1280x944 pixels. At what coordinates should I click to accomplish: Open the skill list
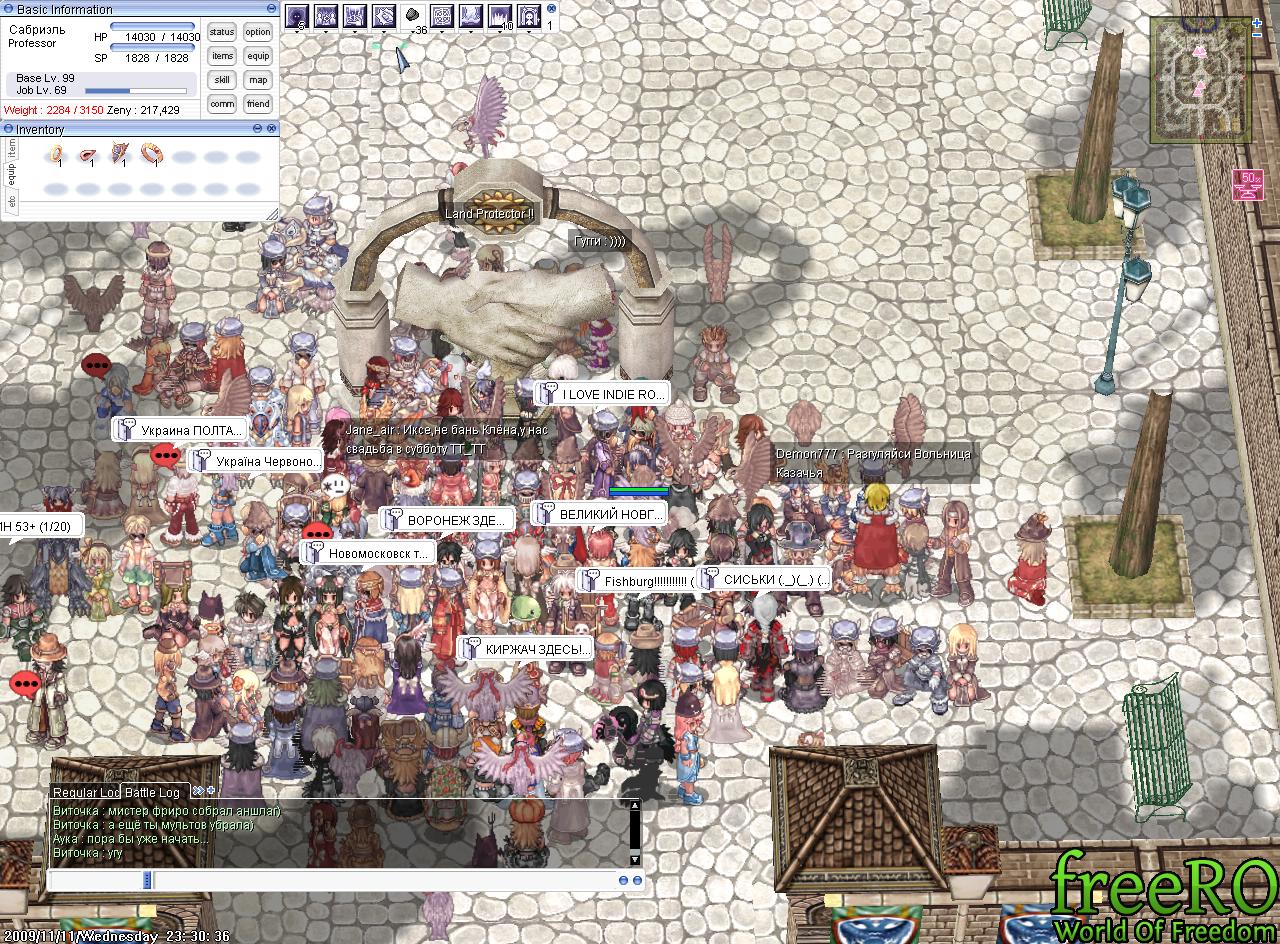click(222, 80)
